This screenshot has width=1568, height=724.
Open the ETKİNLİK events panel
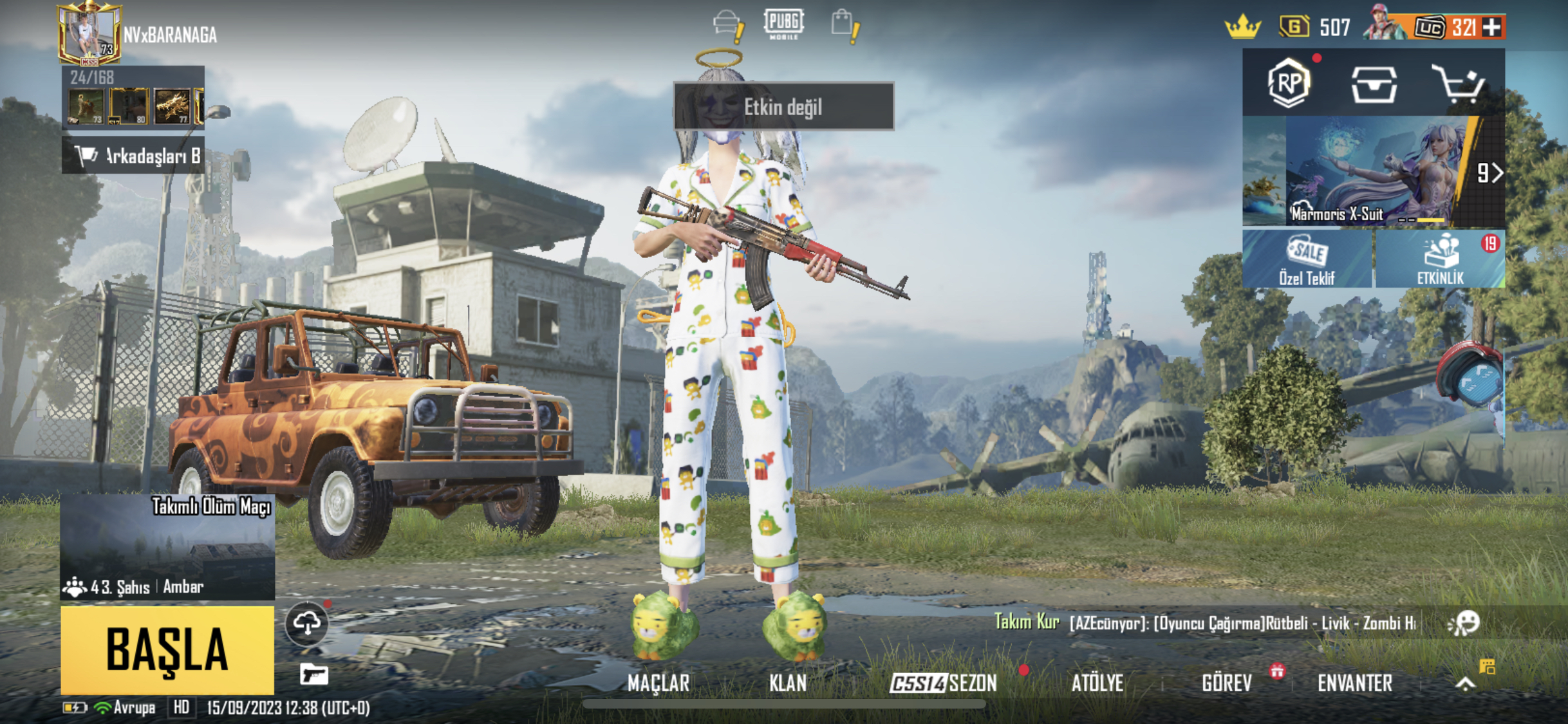coord(1441,259)
